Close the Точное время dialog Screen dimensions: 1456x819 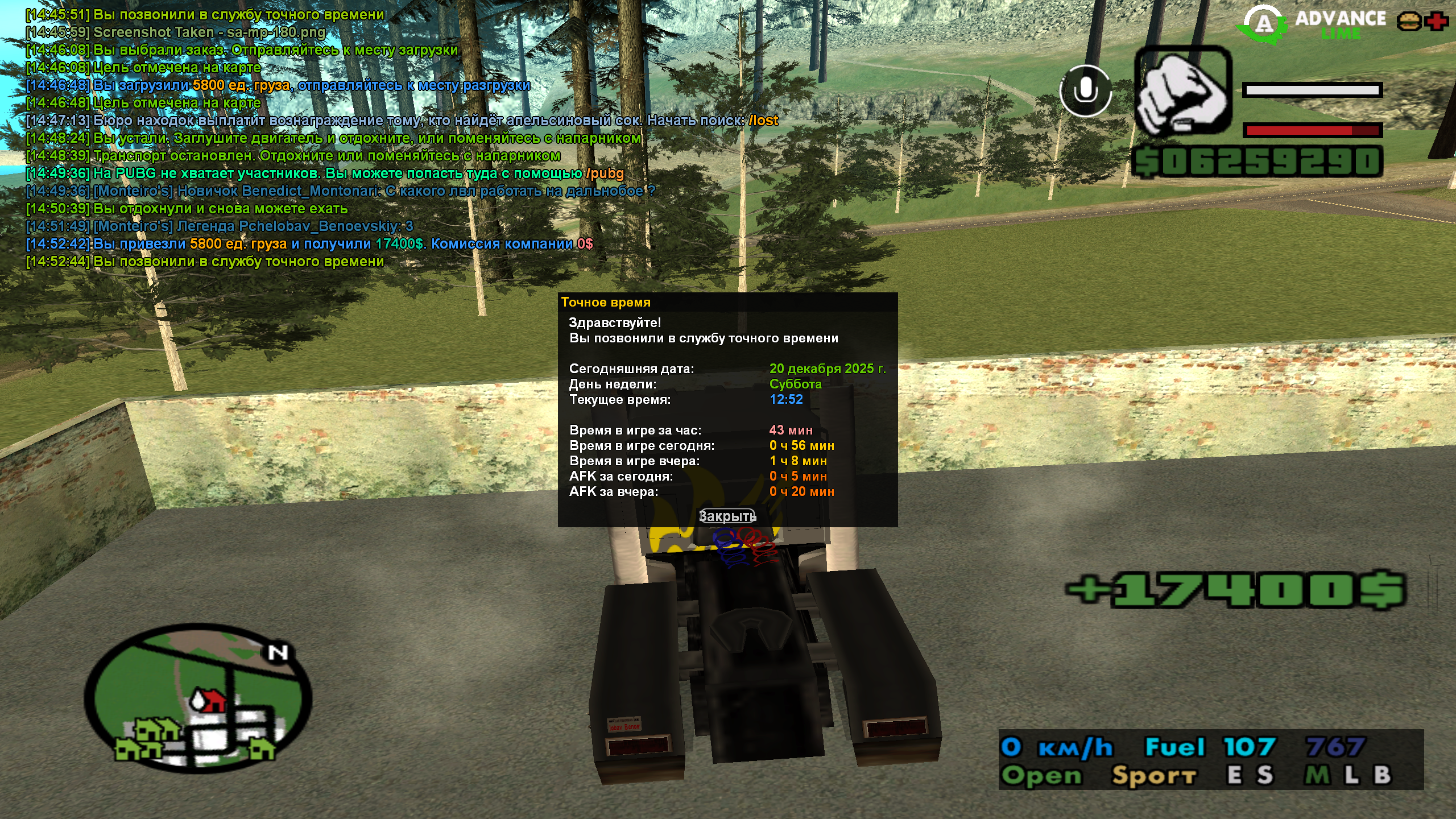(x=727, y=516)
